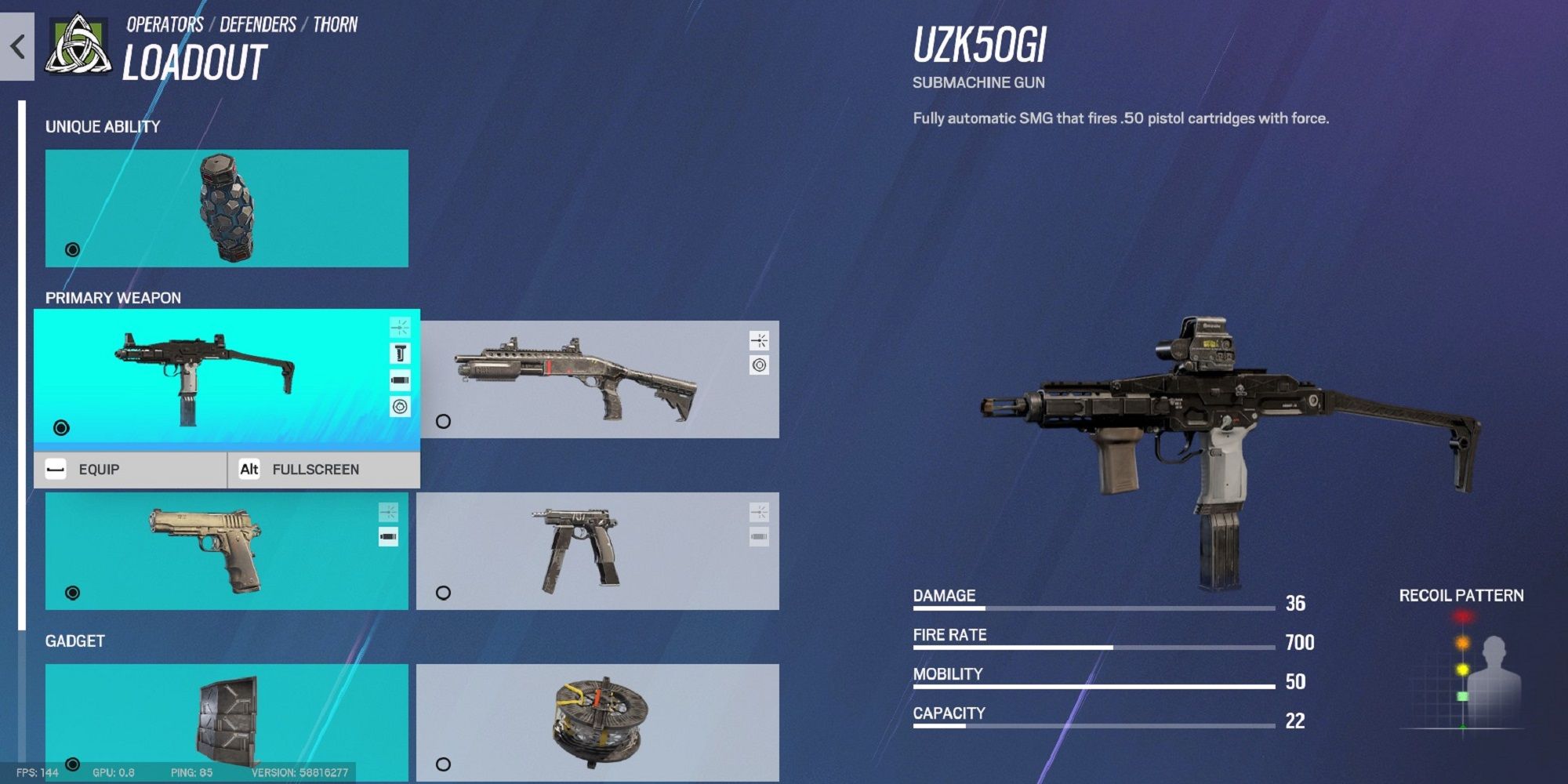Click the Equip button
Viewport: 1568px width, 784px height.
tap(98, 469)
